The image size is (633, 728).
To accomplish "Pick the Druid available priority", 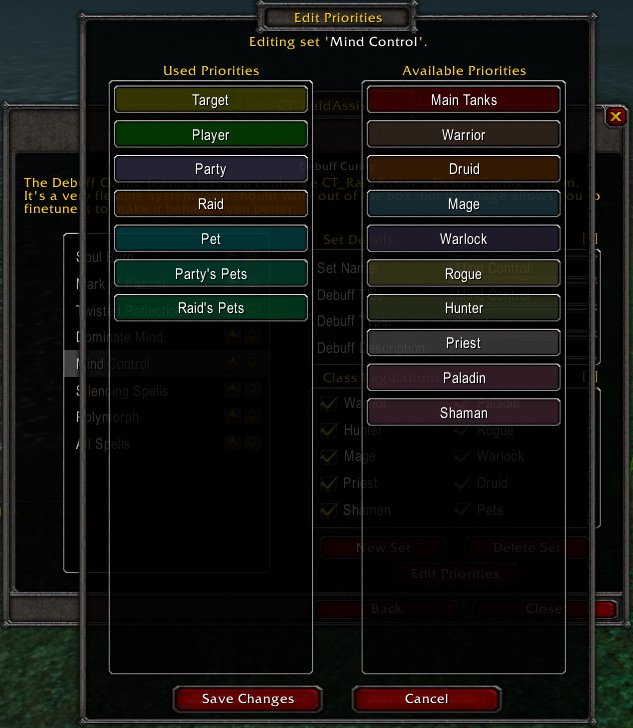I will (x=463, y=169).
